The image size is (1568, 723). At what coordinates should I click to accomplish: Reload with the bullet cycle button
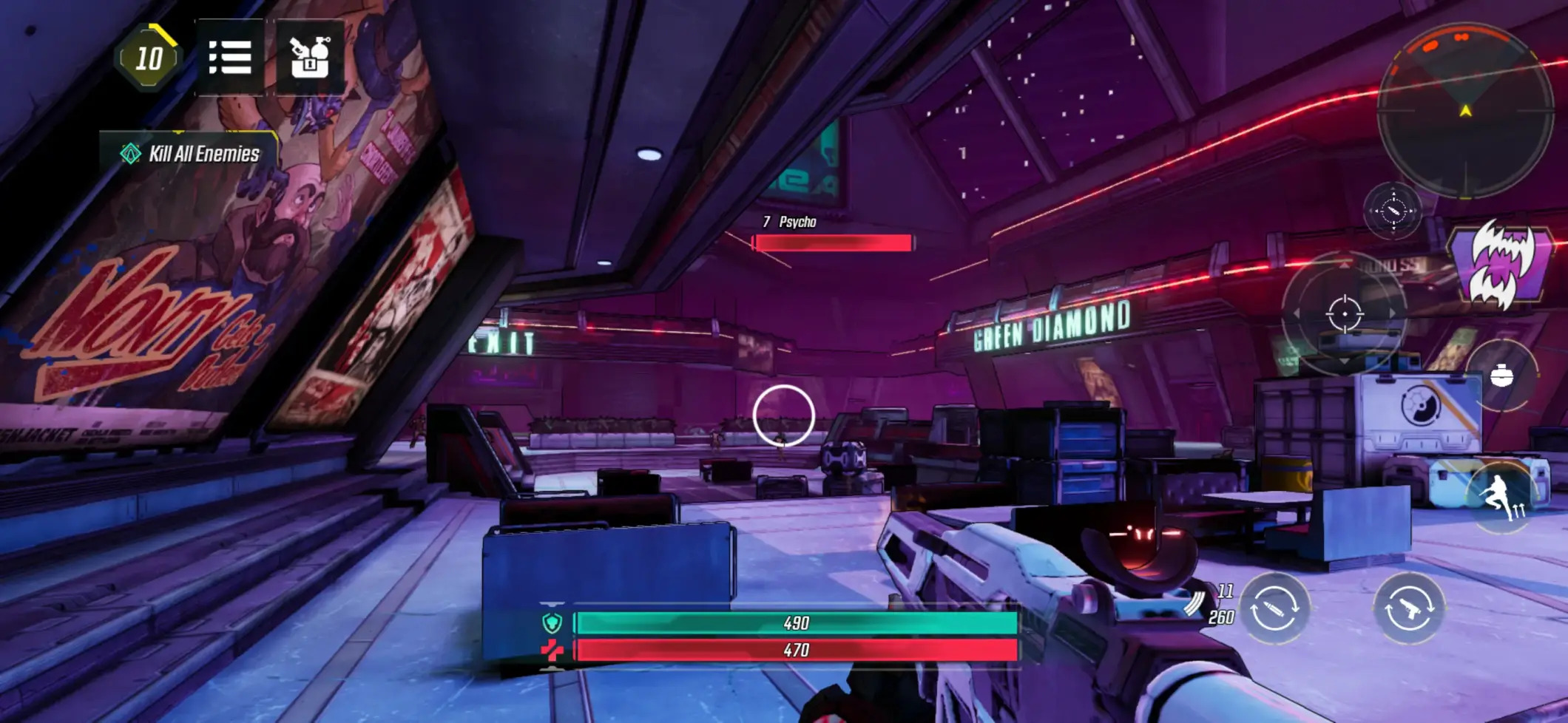pyautogui.click(x=1274, y=608)
